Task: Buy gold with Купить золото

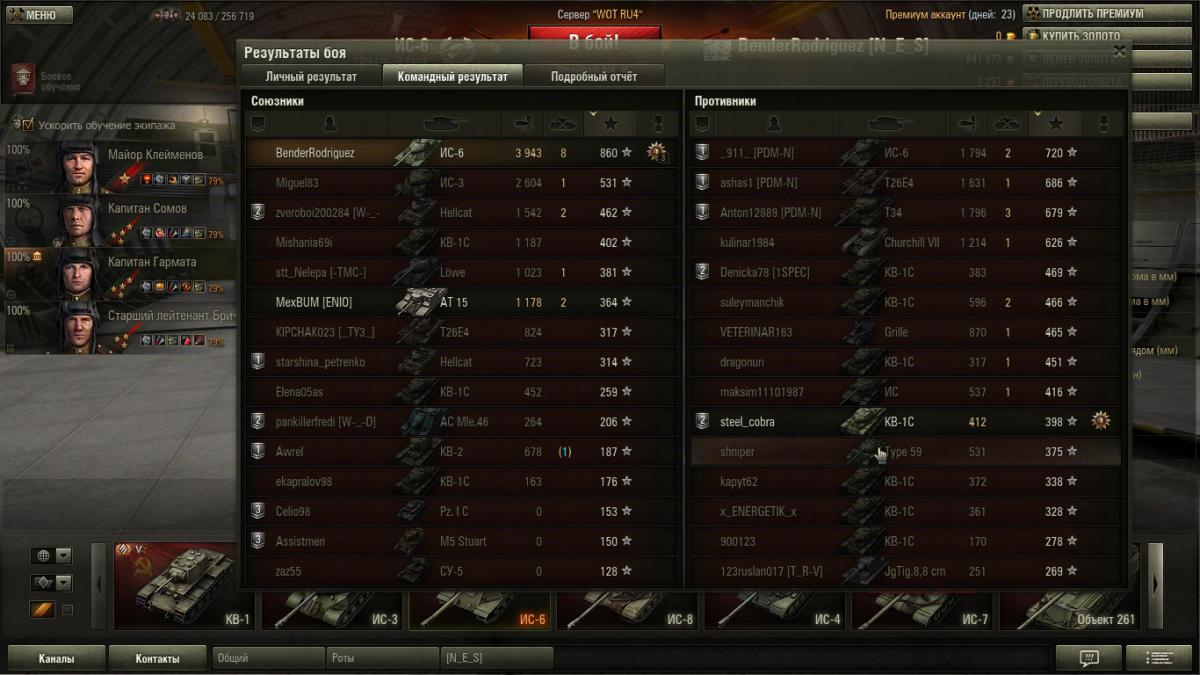Action: point(1092,36)
